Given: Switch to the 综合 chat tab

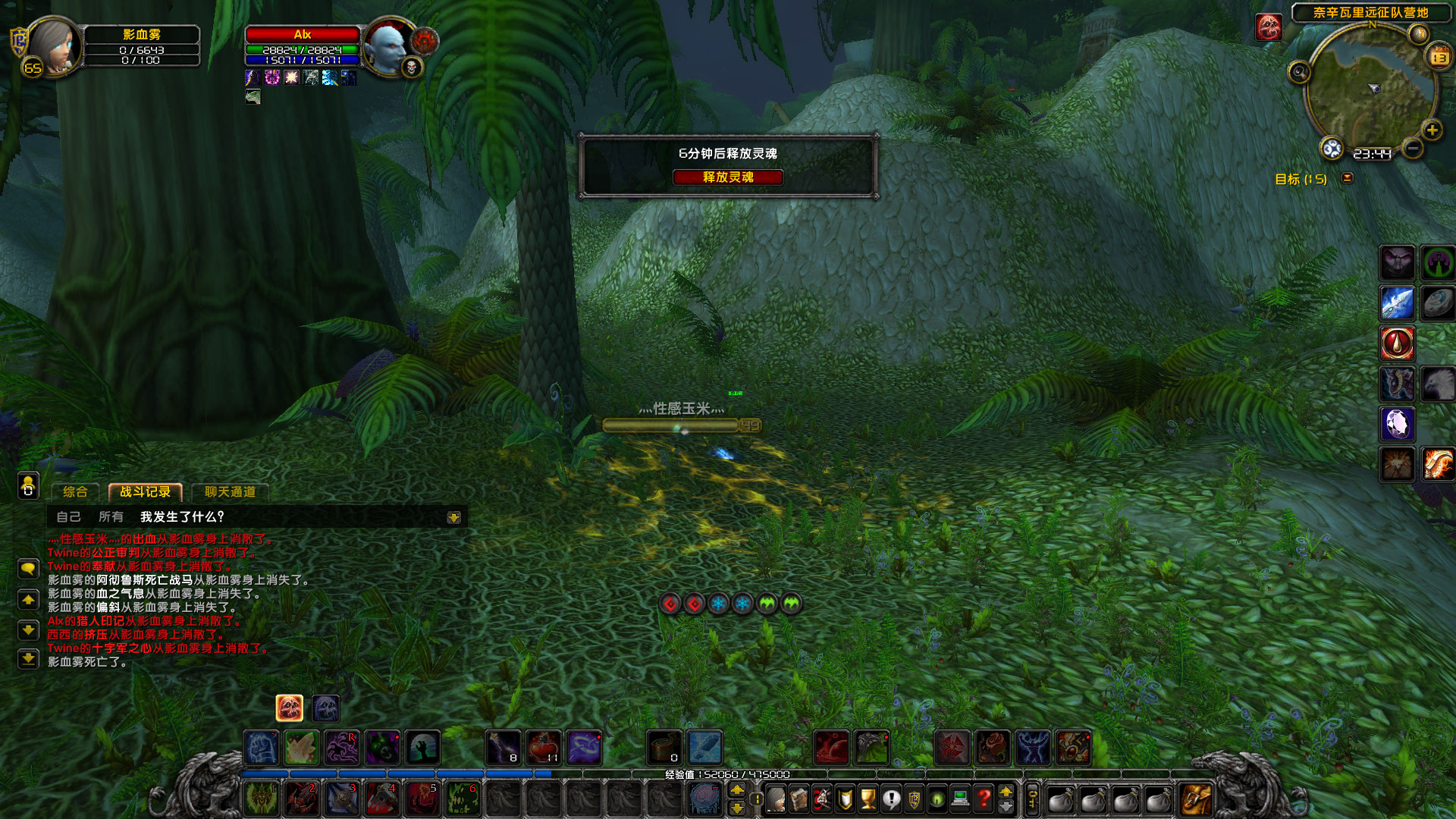Looking at the screenshot, I should pos(74,491).
